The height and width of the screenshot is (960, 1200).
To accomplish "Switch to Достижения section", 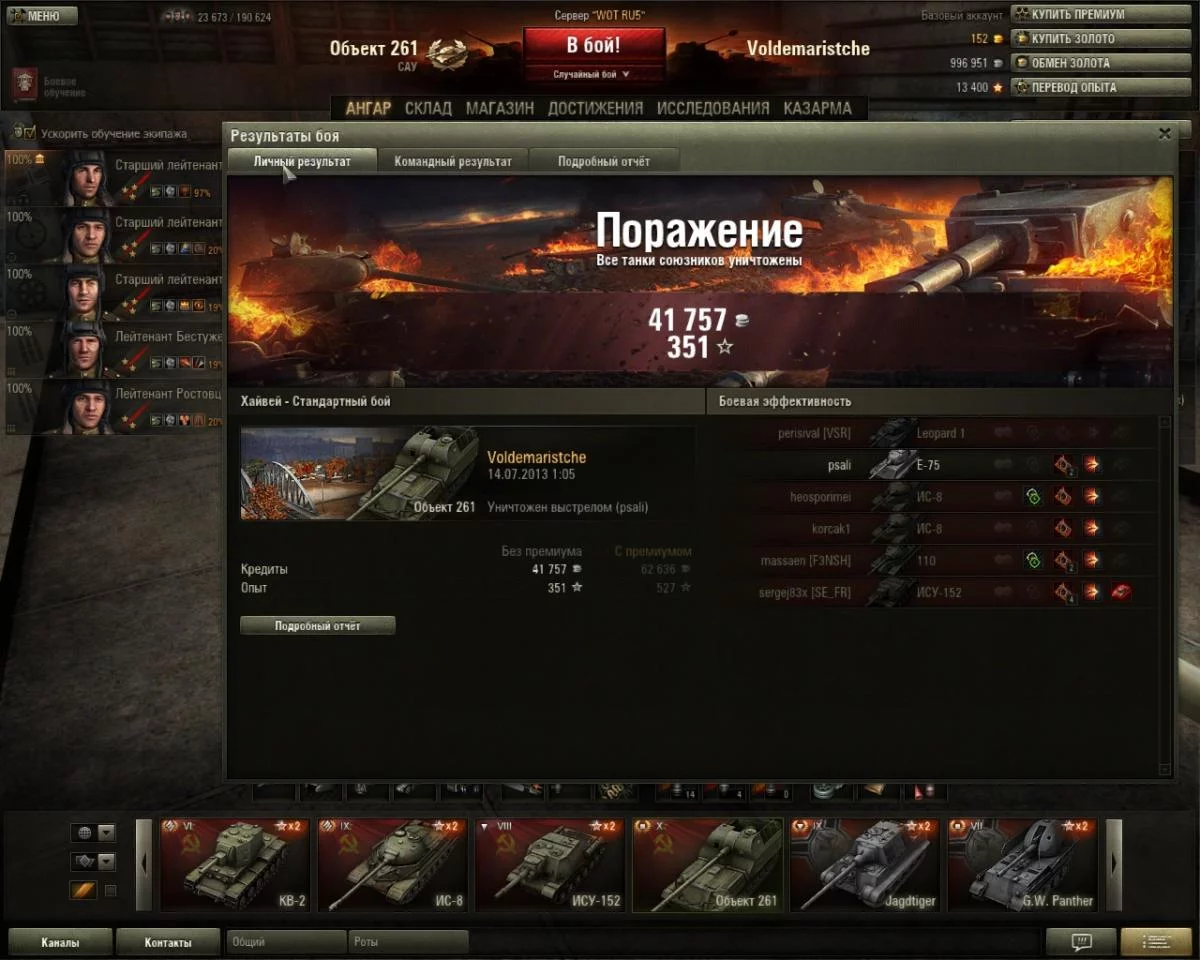I will [595, 108].
